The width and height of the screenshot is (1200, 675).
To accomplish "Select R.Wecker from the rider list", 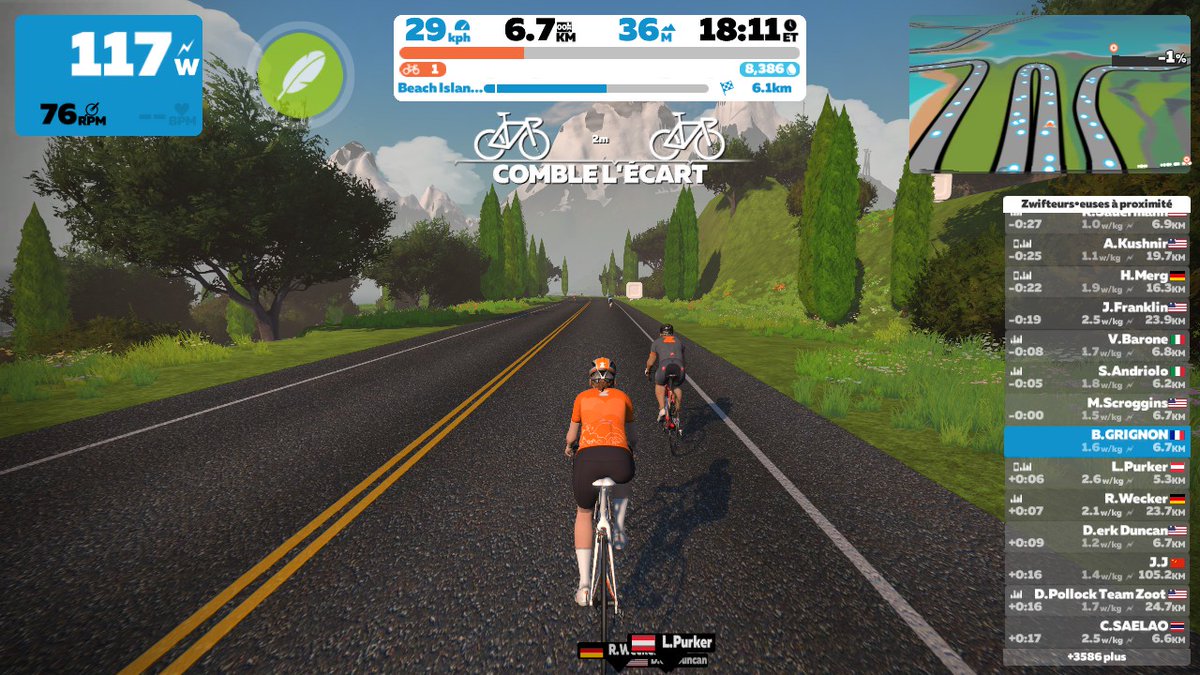I will [x=1097, y=505].
